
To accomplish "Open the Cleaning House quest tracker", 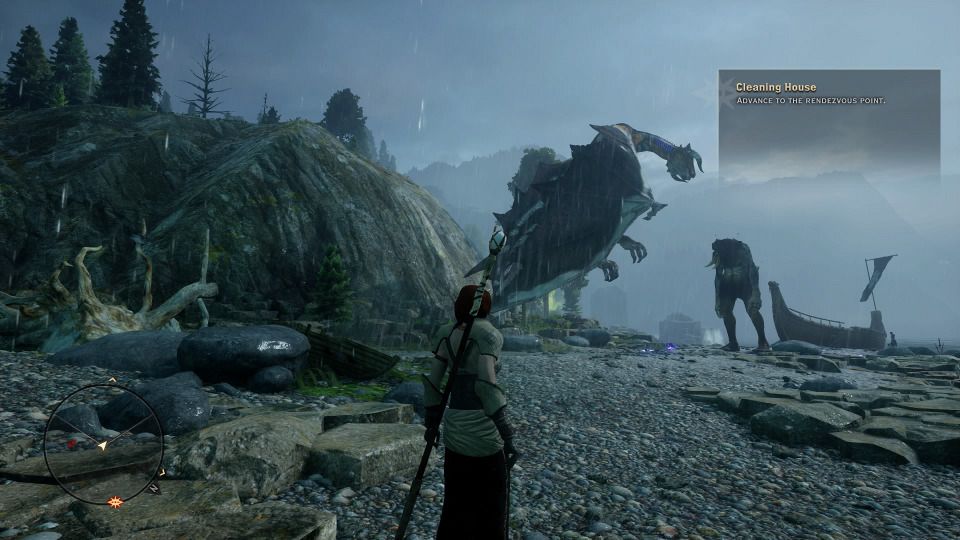I will pos(828,94).
